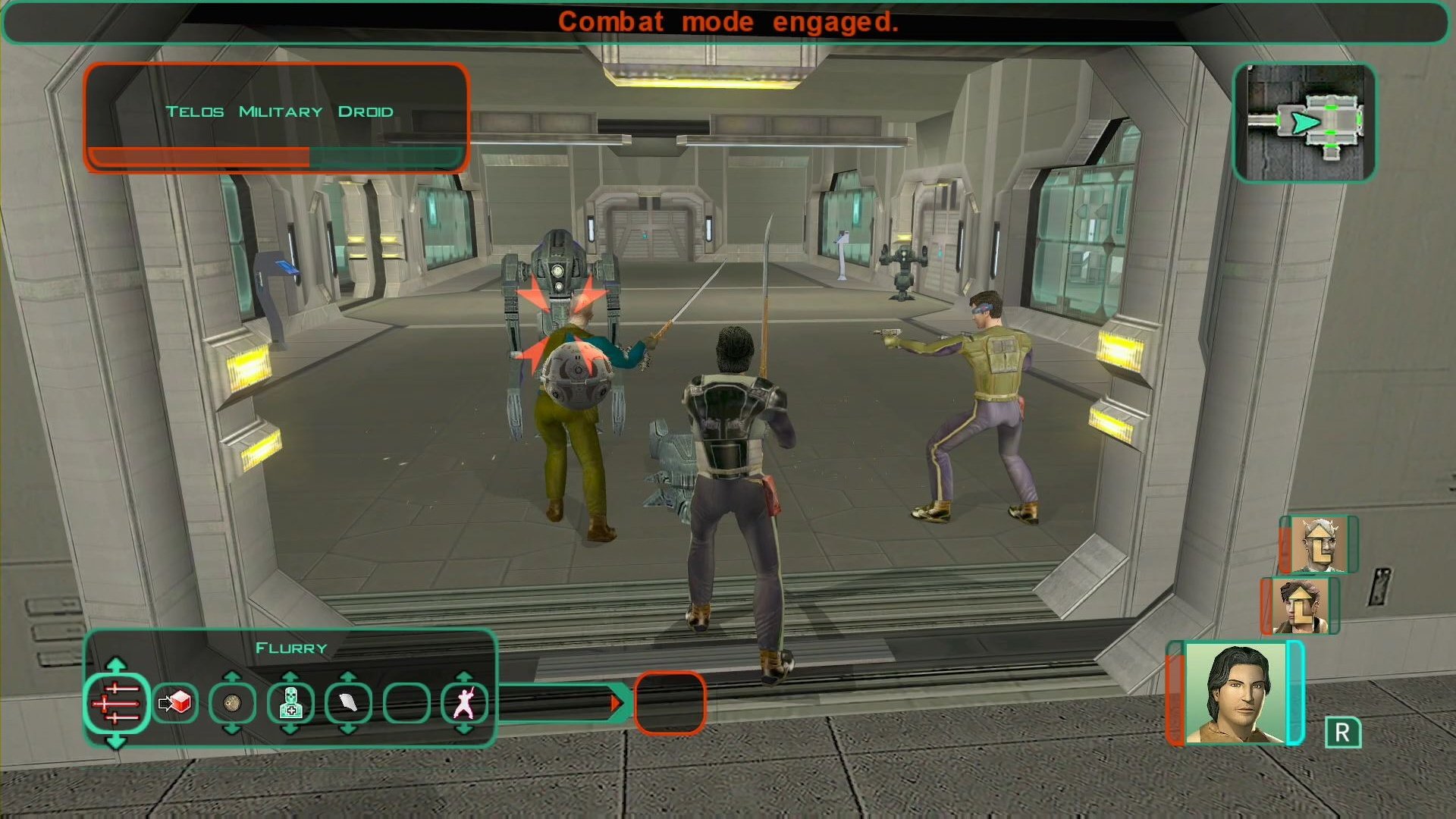The height and width of the screenshot is (819, 1456).
Task: Select the white-haired party member portrait
Action: [1317, 544]
